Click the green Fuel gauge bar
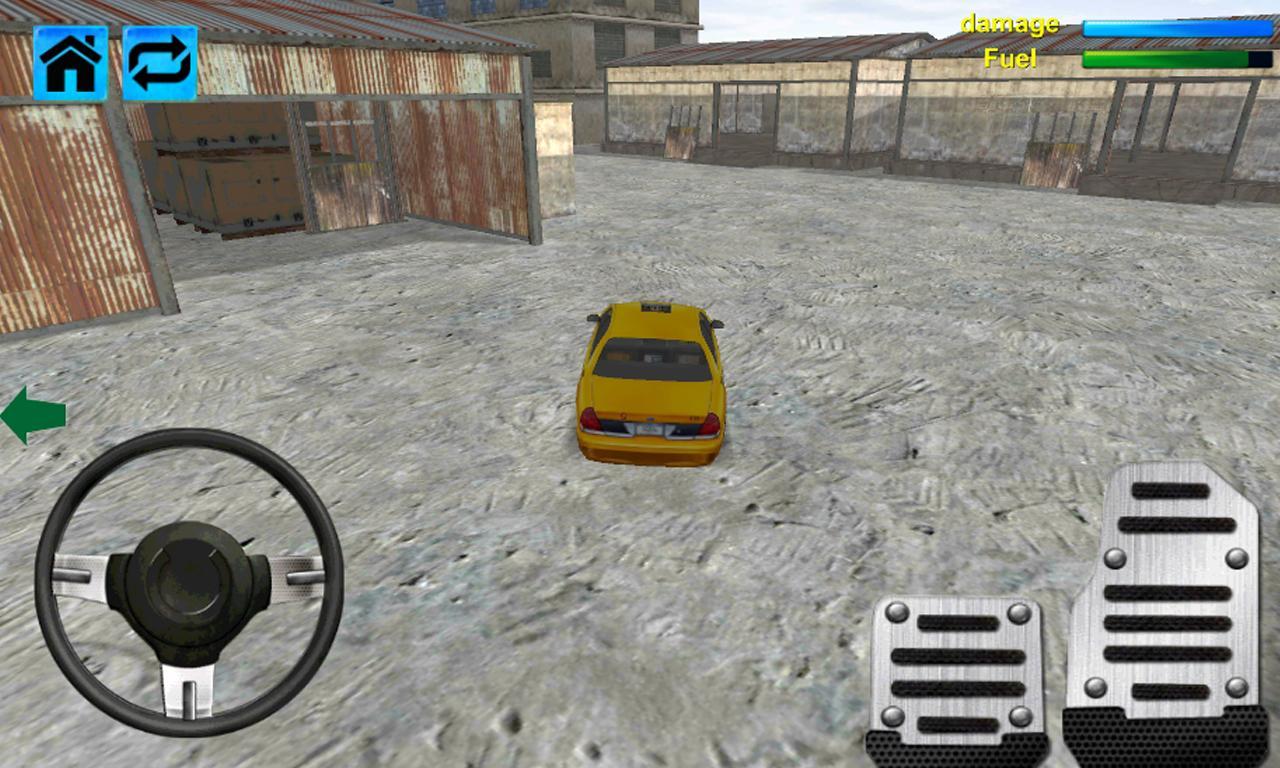The width and height of the screenshot is (1280, 768). 1165,60
